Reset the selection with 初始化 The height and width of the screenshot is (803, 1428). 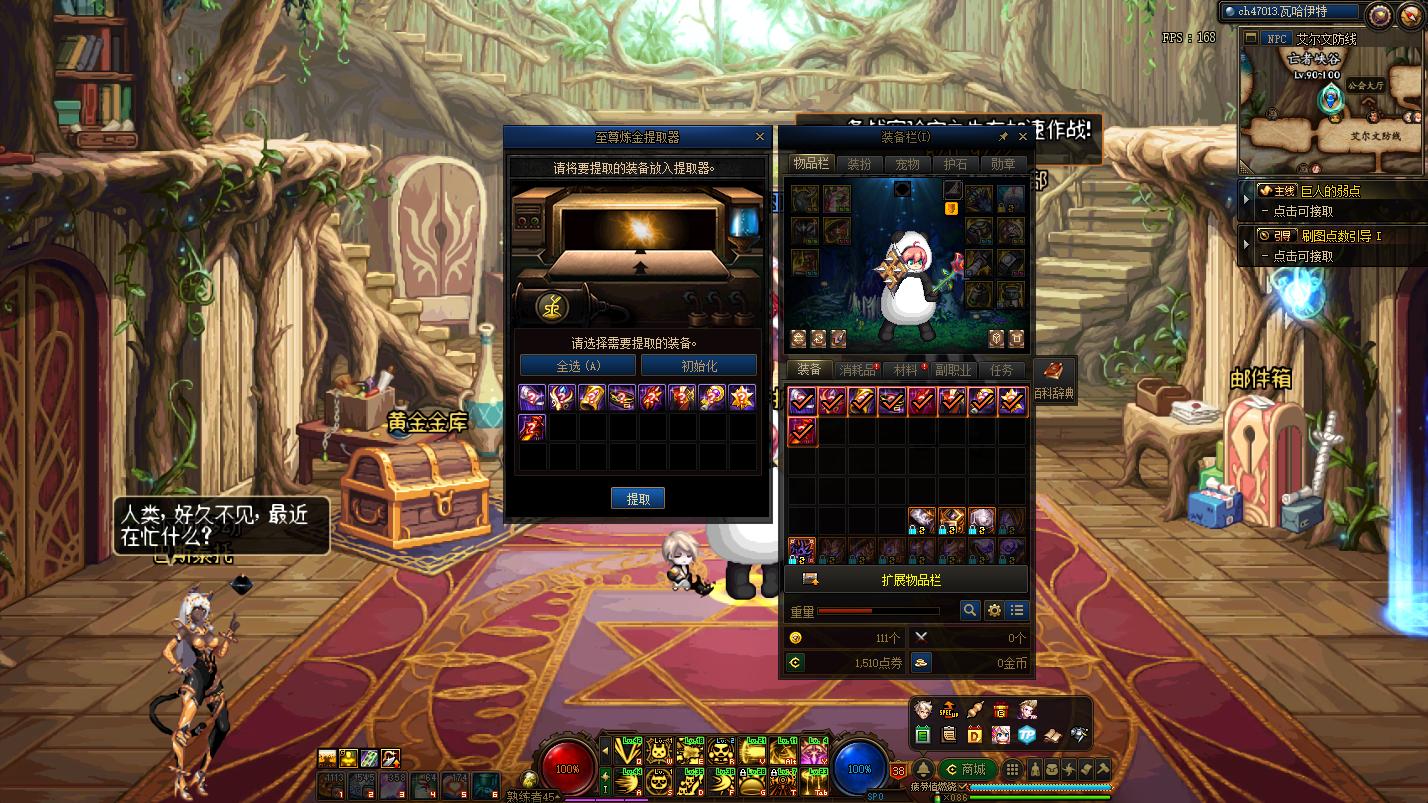tap(698, 366)
